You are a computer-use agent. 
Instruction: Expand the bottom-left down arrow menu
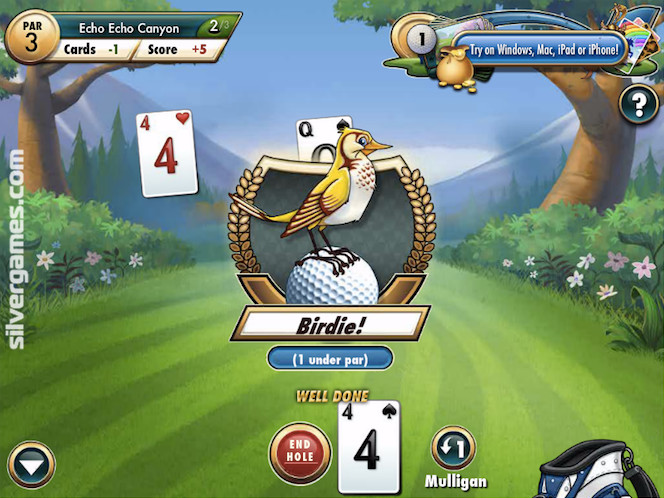coord(31,466)
